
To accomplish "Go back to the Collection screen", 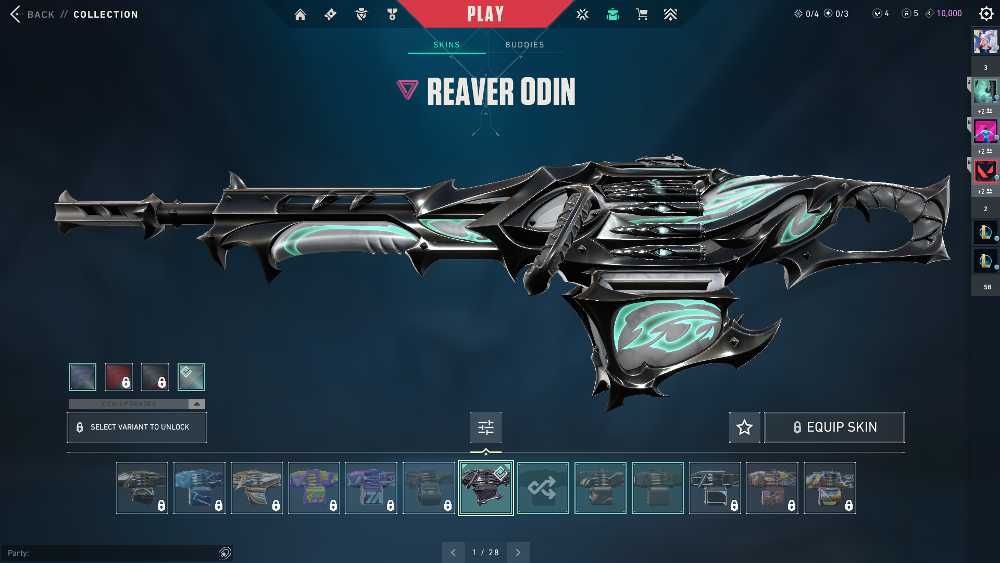I will click(x=32, y=15).
